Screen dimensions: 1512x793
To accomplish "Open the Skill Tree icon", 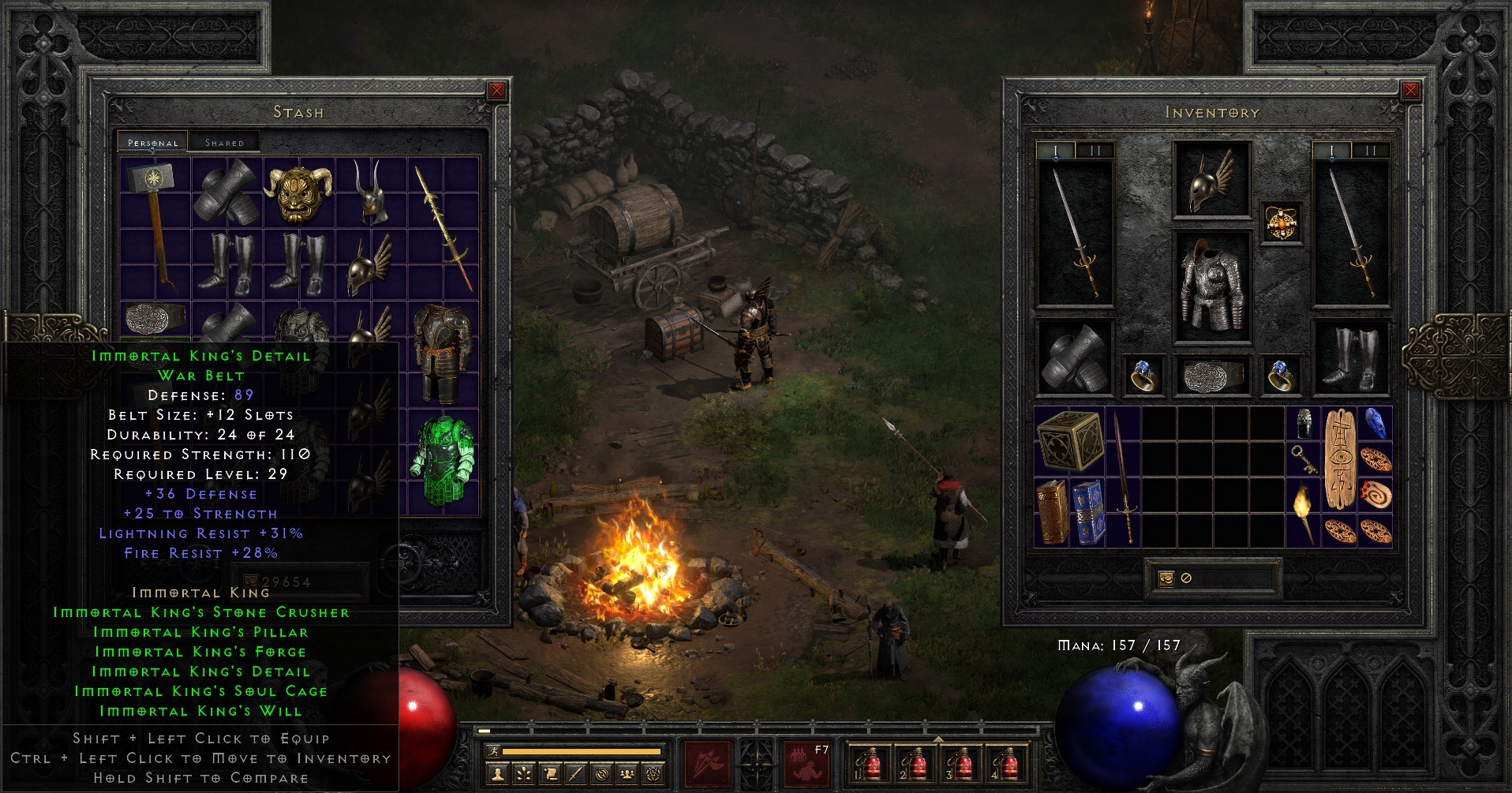I will (x=524, y=774).
